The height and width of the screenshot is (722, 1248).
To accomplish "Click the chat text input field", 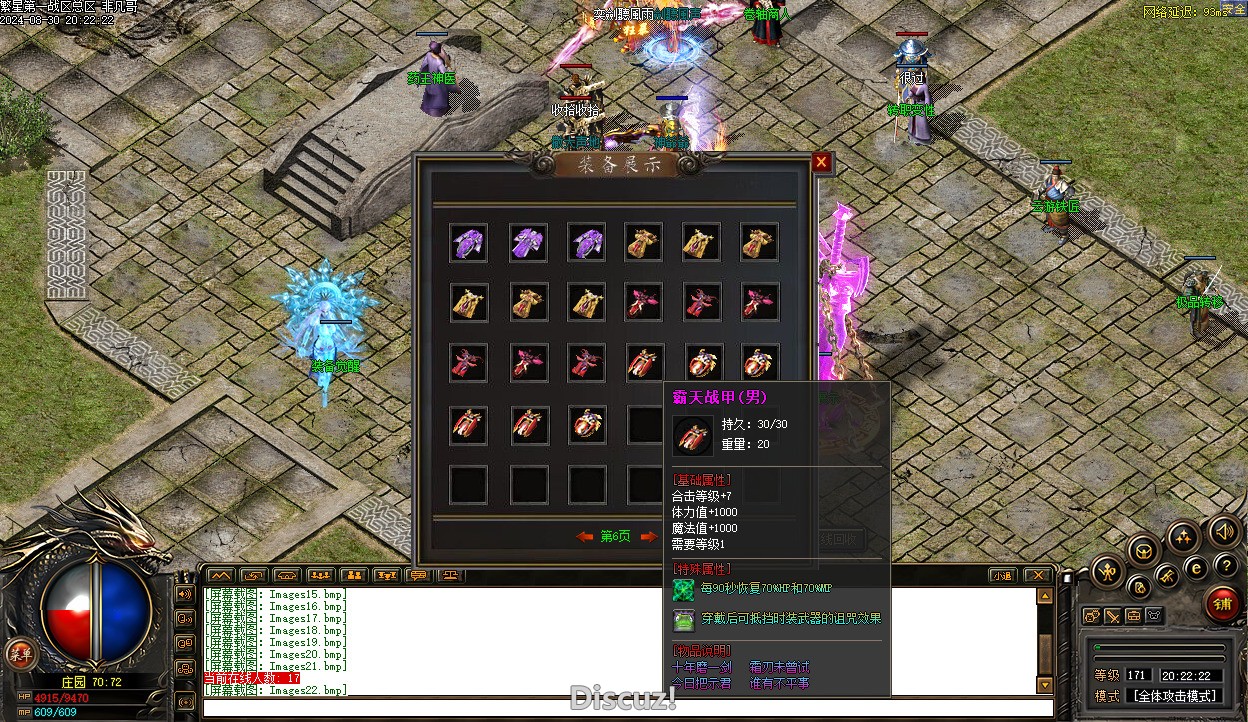I will pyautogui.click(x=620, y=708).
